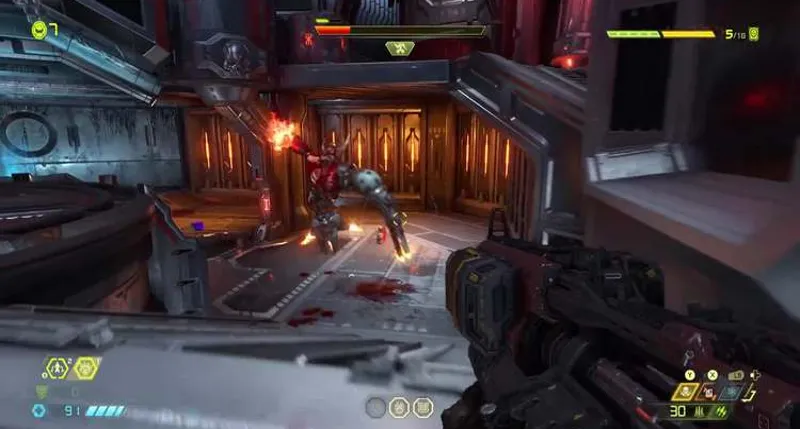Choose the blue ice bomb equipment icon
800x429 pixels.
731,392
